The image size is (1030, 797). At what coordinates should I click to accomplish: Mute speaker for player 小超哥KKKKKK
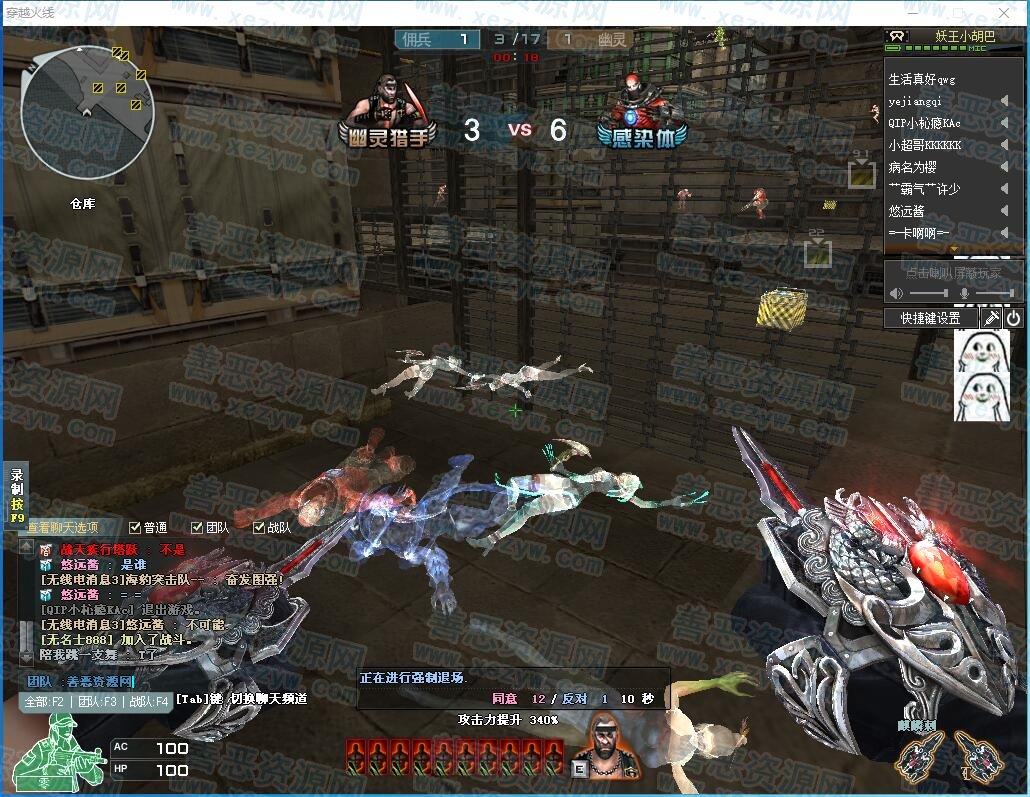(x=1004, y=145)
